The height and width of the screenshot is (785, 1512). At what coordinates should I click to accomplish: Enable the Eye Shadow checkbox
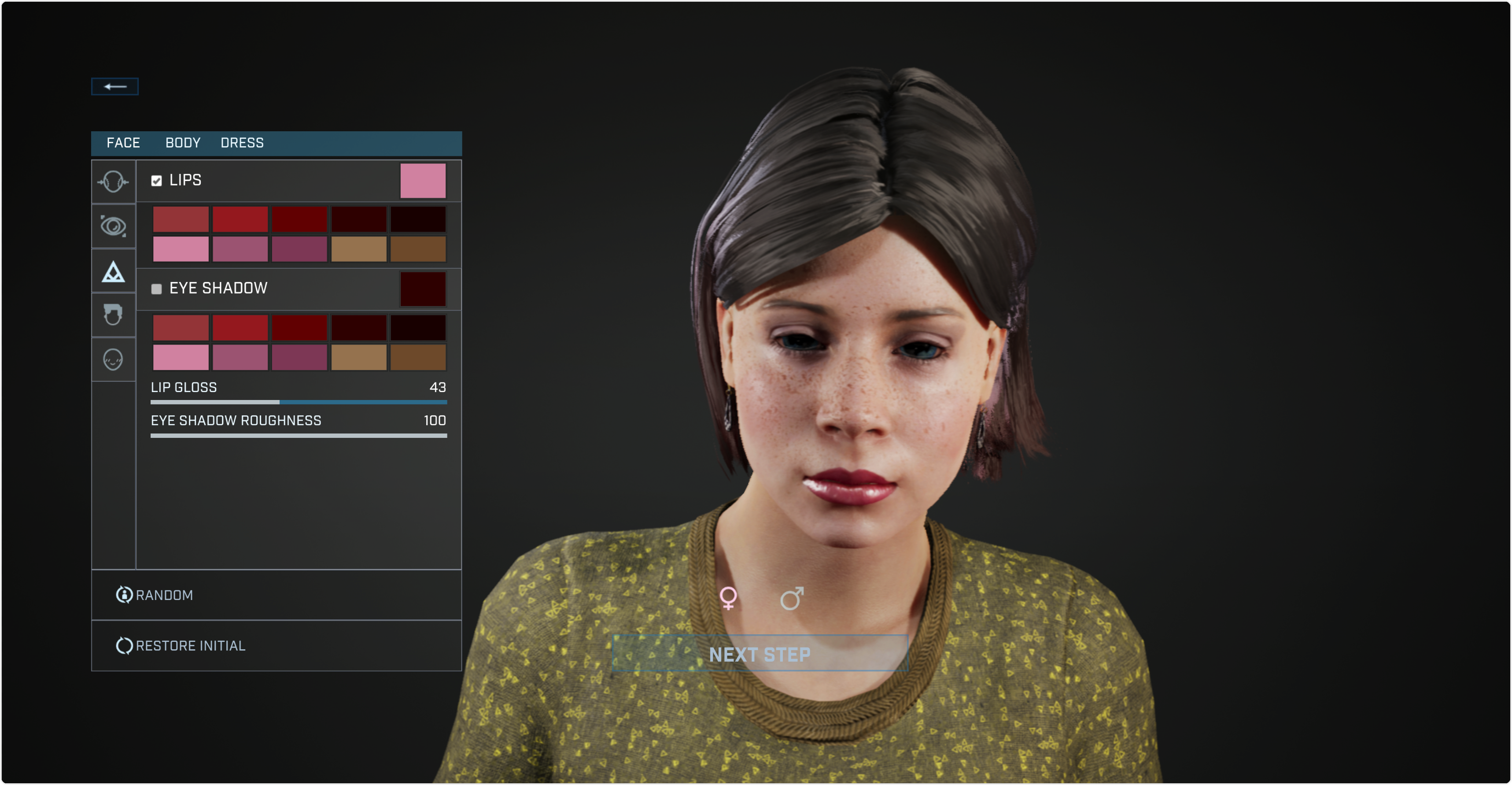tap(156, 289)
